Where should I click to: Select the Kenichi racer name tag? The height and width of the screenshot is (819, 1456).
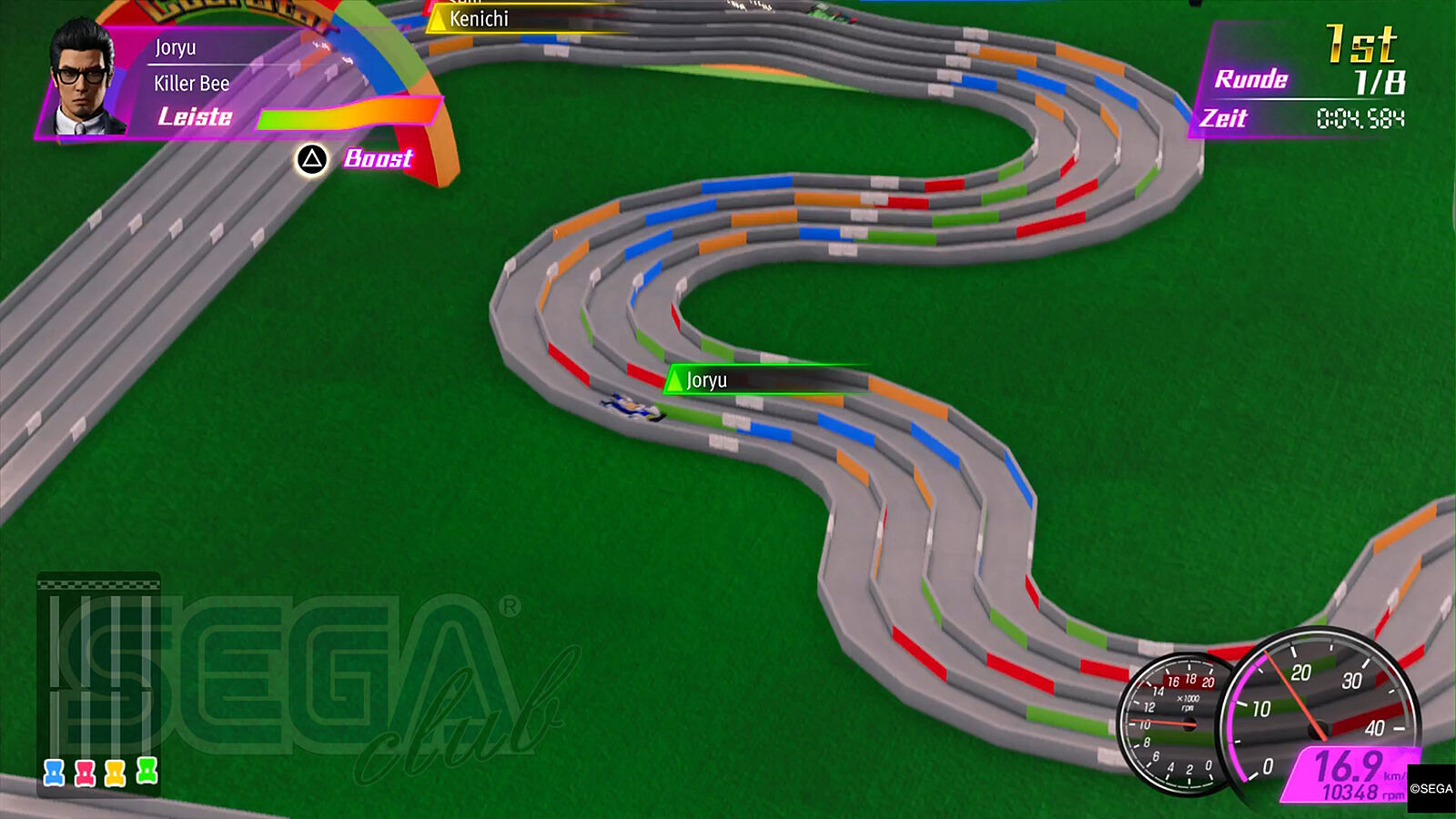479,19
